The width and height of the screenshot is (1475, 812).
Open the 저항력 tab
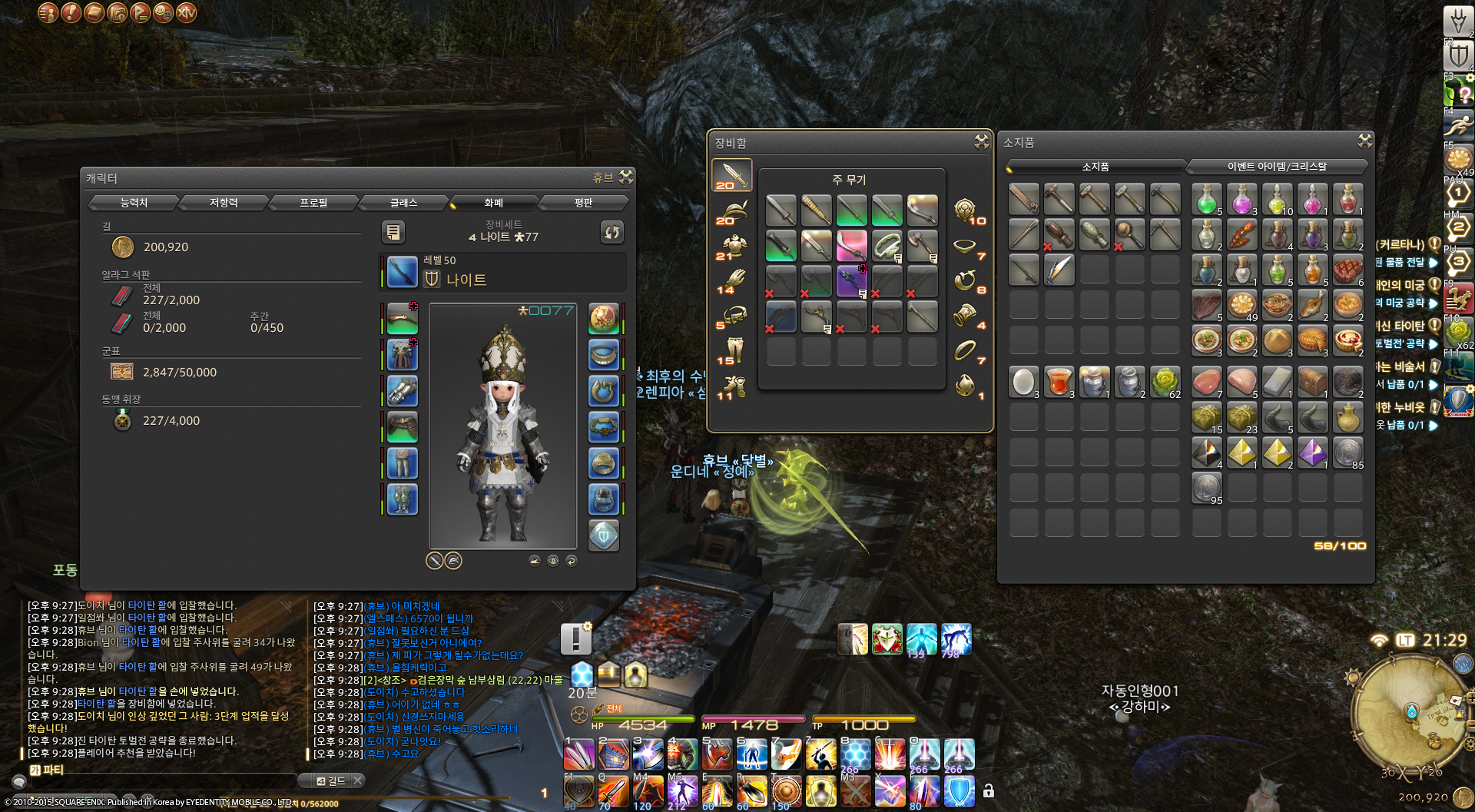point(224,203)
